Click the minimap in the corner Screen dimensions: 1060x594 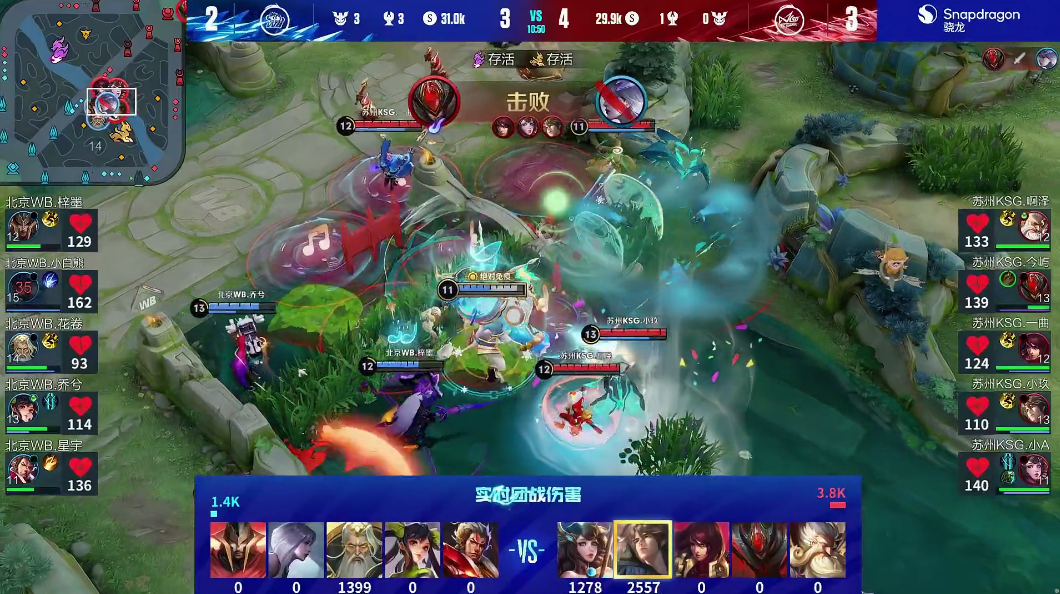90,93
